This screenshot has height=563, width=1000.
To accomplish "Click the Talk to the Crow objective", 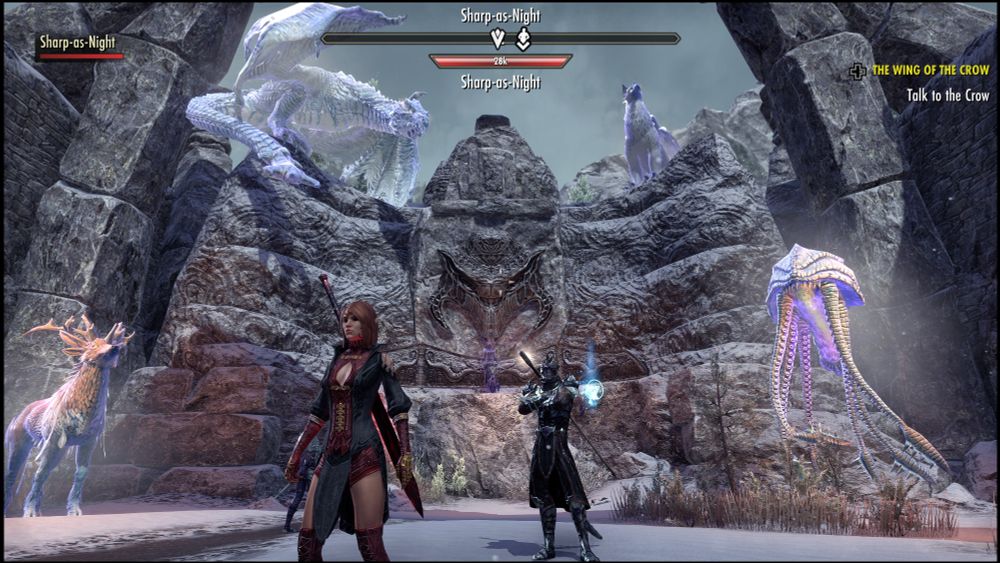I will 948,95.
